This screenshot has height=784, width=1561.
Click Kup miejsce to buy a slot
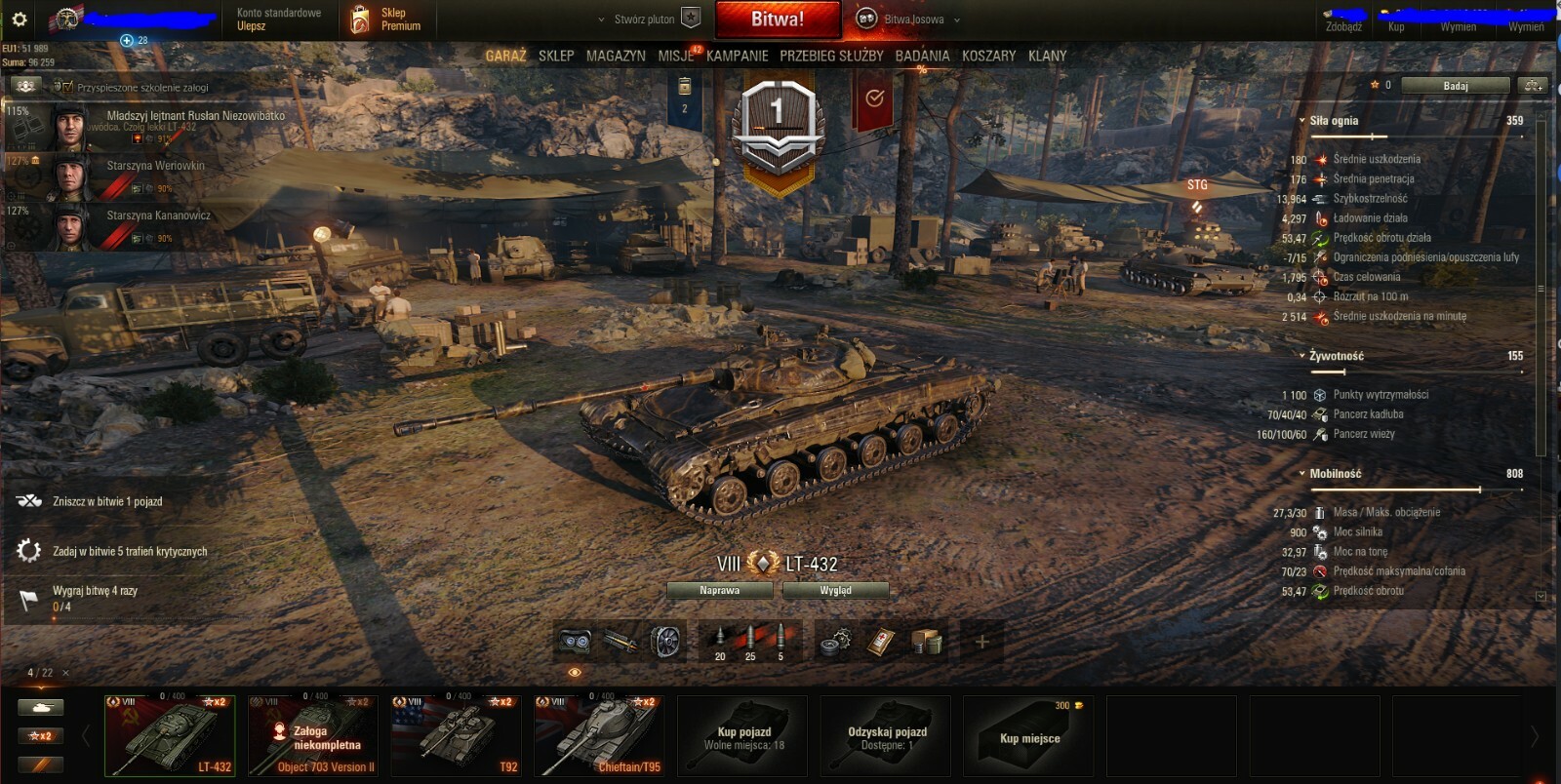tap(1029, 736)
